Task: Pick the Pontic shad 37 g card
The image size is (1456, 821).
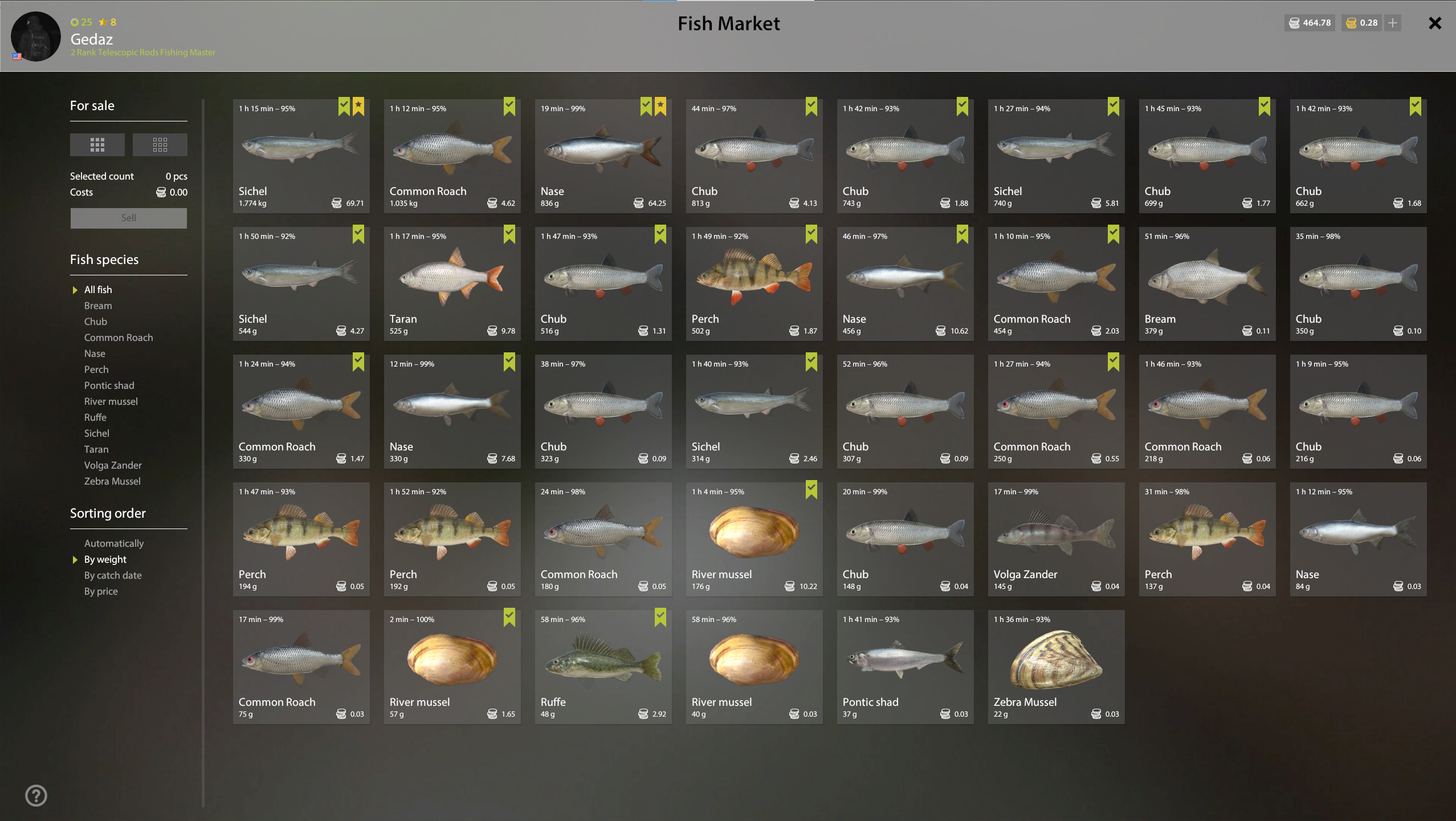Action: pos(905,666)
